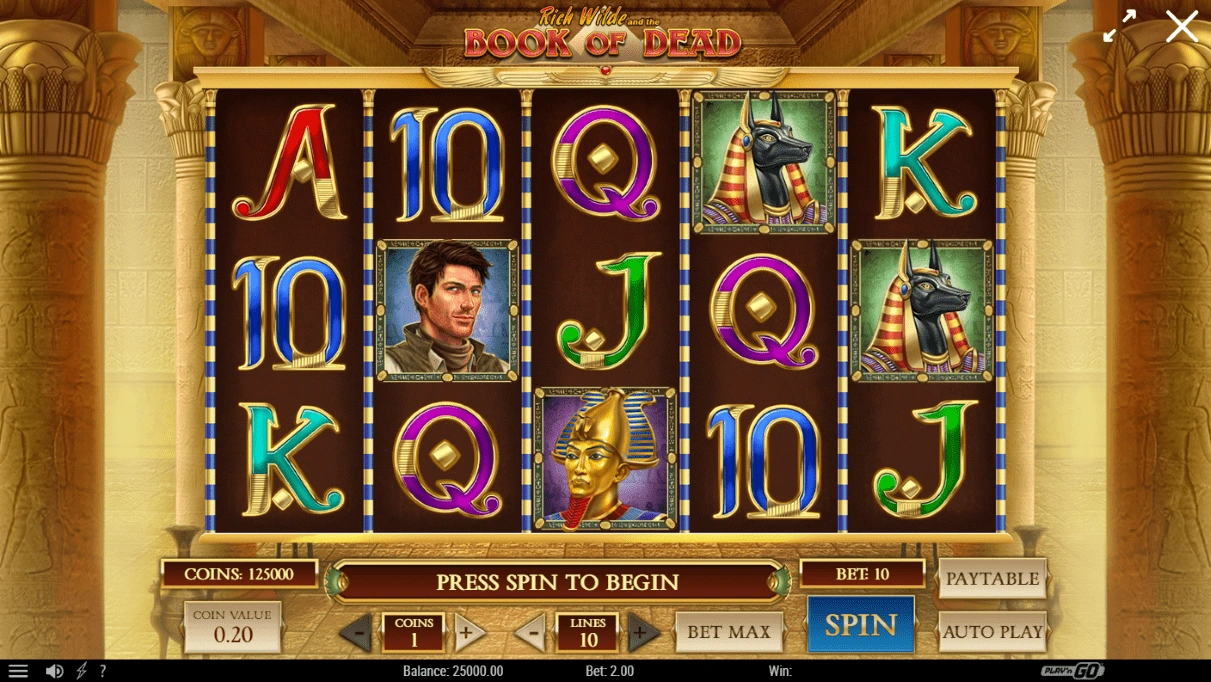Viewport: 1211px width, 682px height.
Task: Close the game with the X
Action: pos(1181,26)
